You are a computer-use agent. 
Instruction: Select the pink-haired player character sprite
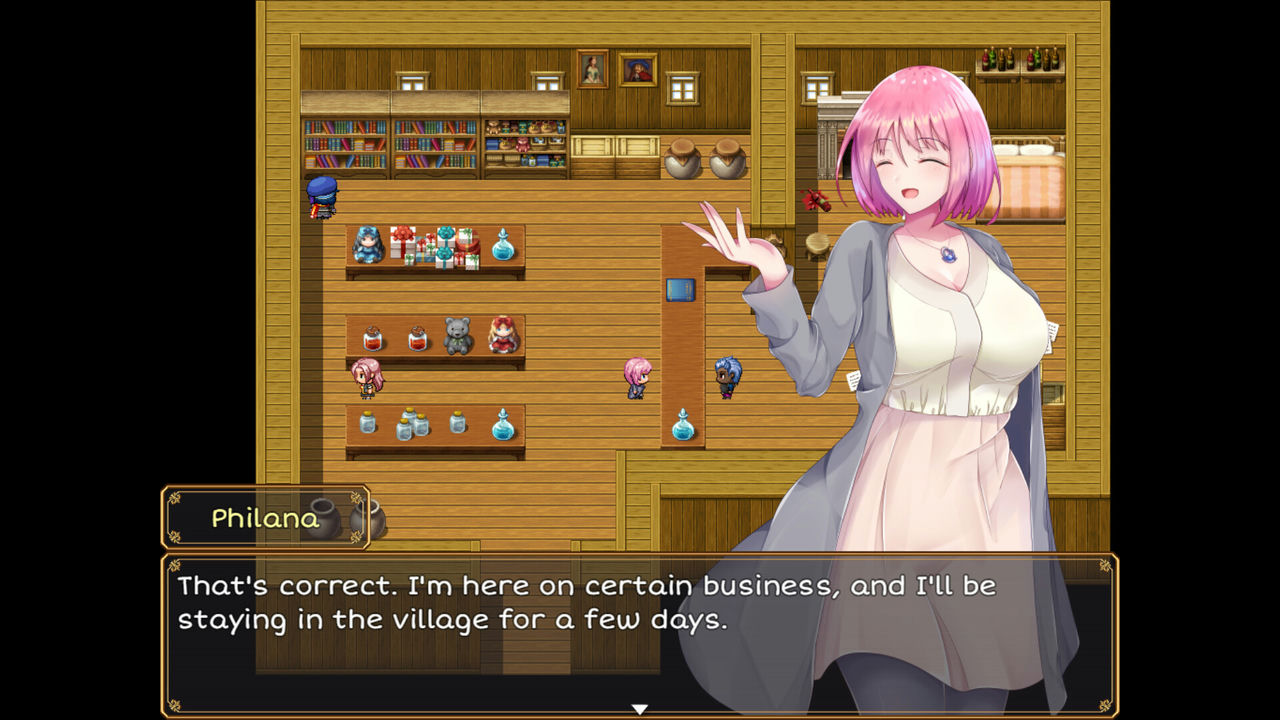(x=637, y=378)
